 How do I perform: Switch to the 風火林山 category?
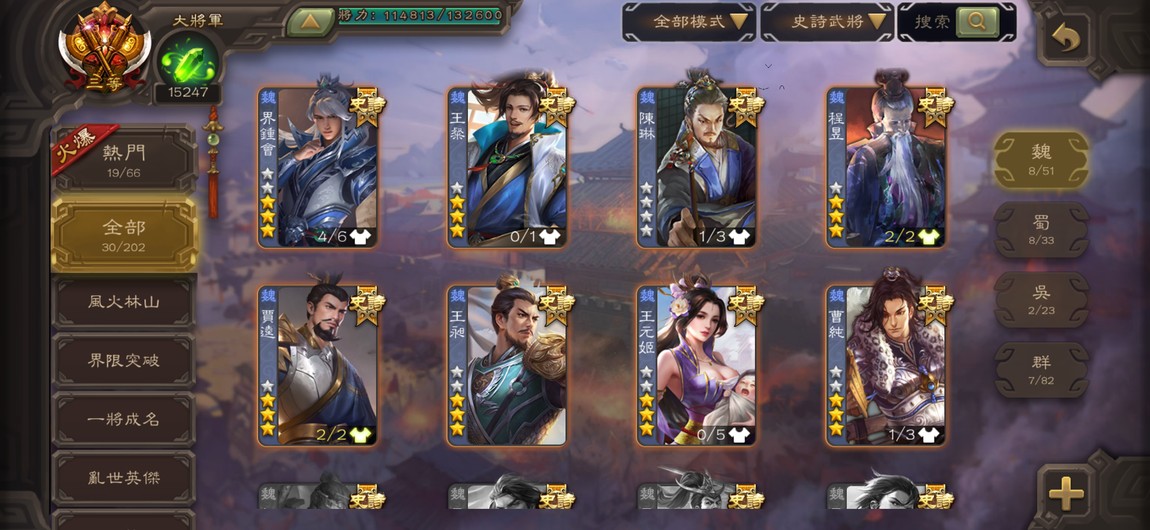124,301
